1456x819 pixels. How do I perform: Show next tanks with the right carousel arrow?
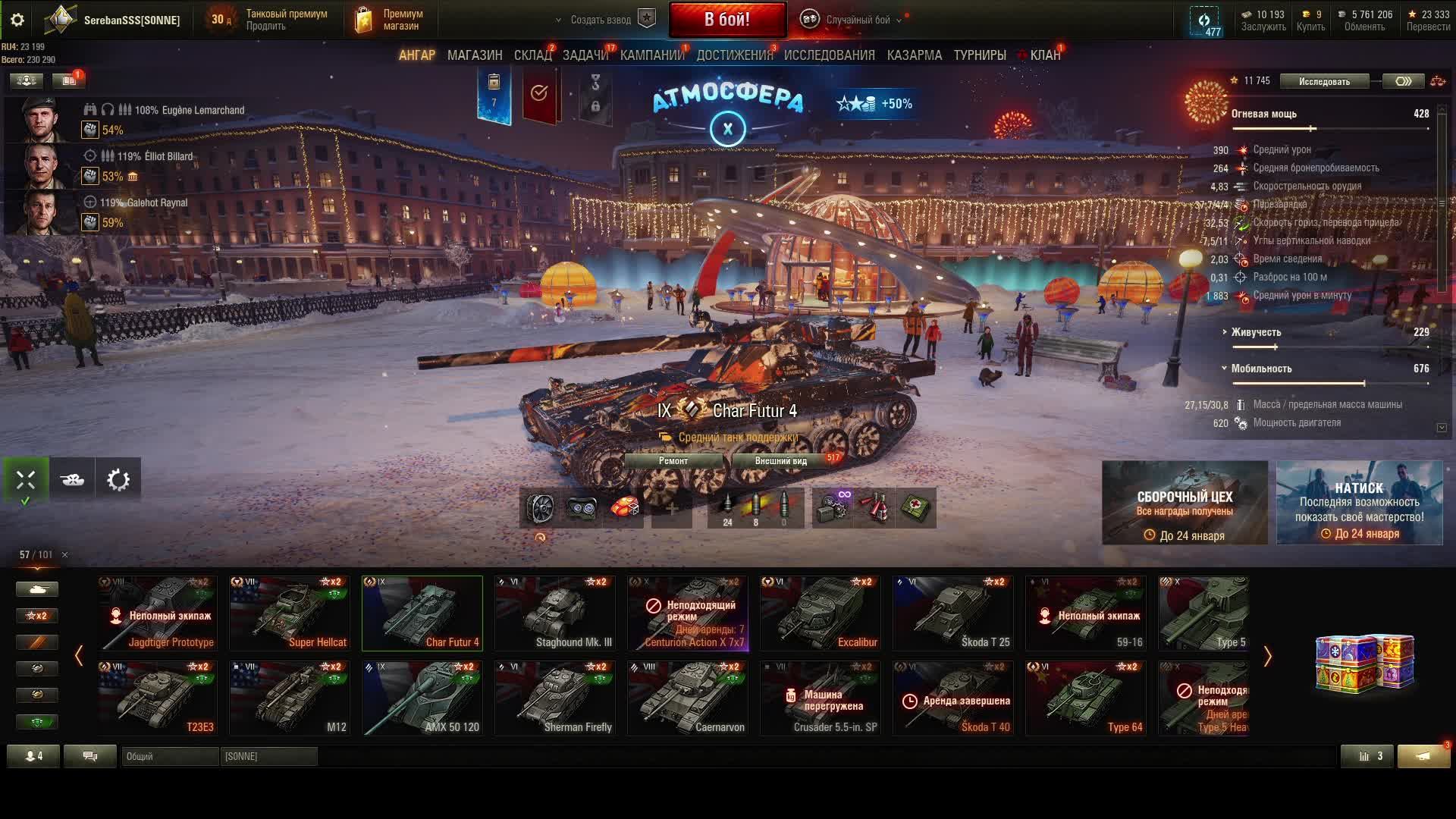tap(1267, 656)
